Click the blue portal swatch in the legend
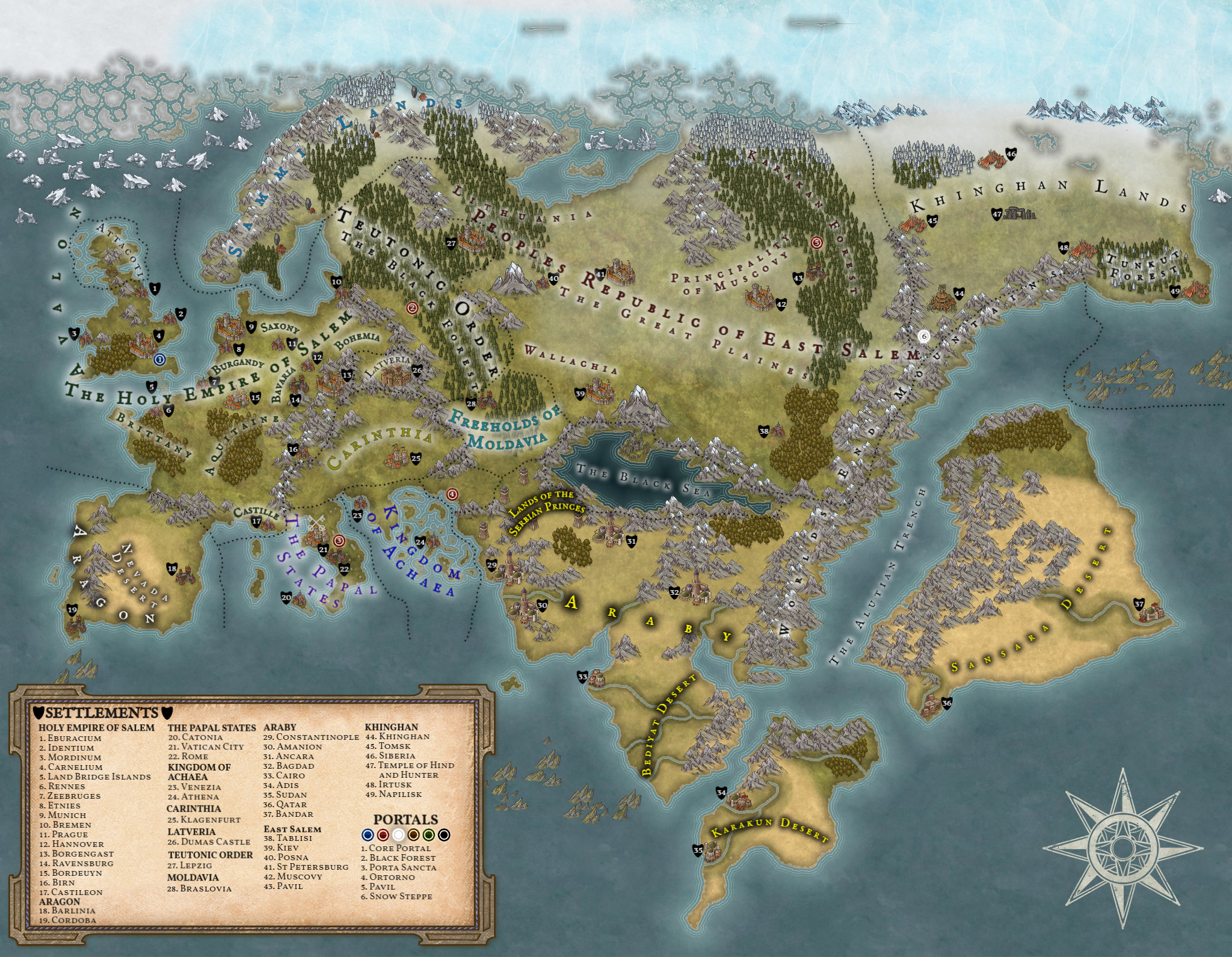This screenshot has width=1232, height=957. click(368, 834)
